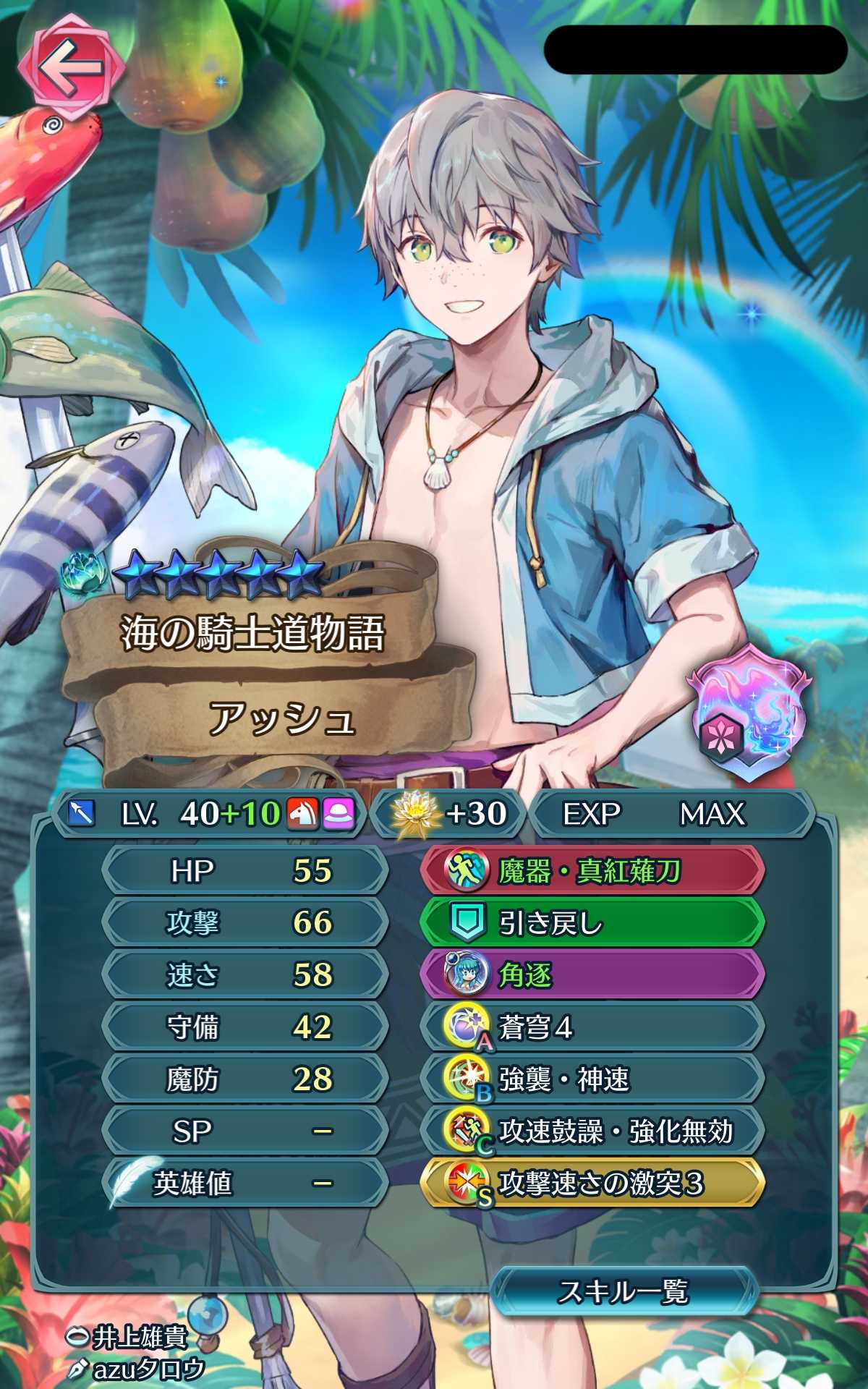Select the weapon skill 魔器・真紅薙刀

[x=592, y=871]
